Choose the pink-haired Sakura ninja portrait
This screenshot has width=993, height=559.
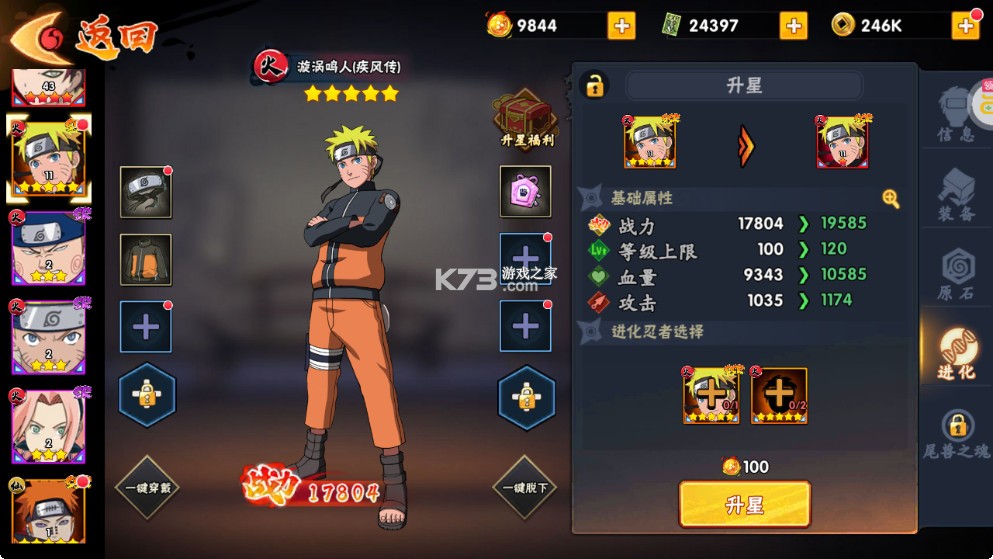(x=47, y=427)
